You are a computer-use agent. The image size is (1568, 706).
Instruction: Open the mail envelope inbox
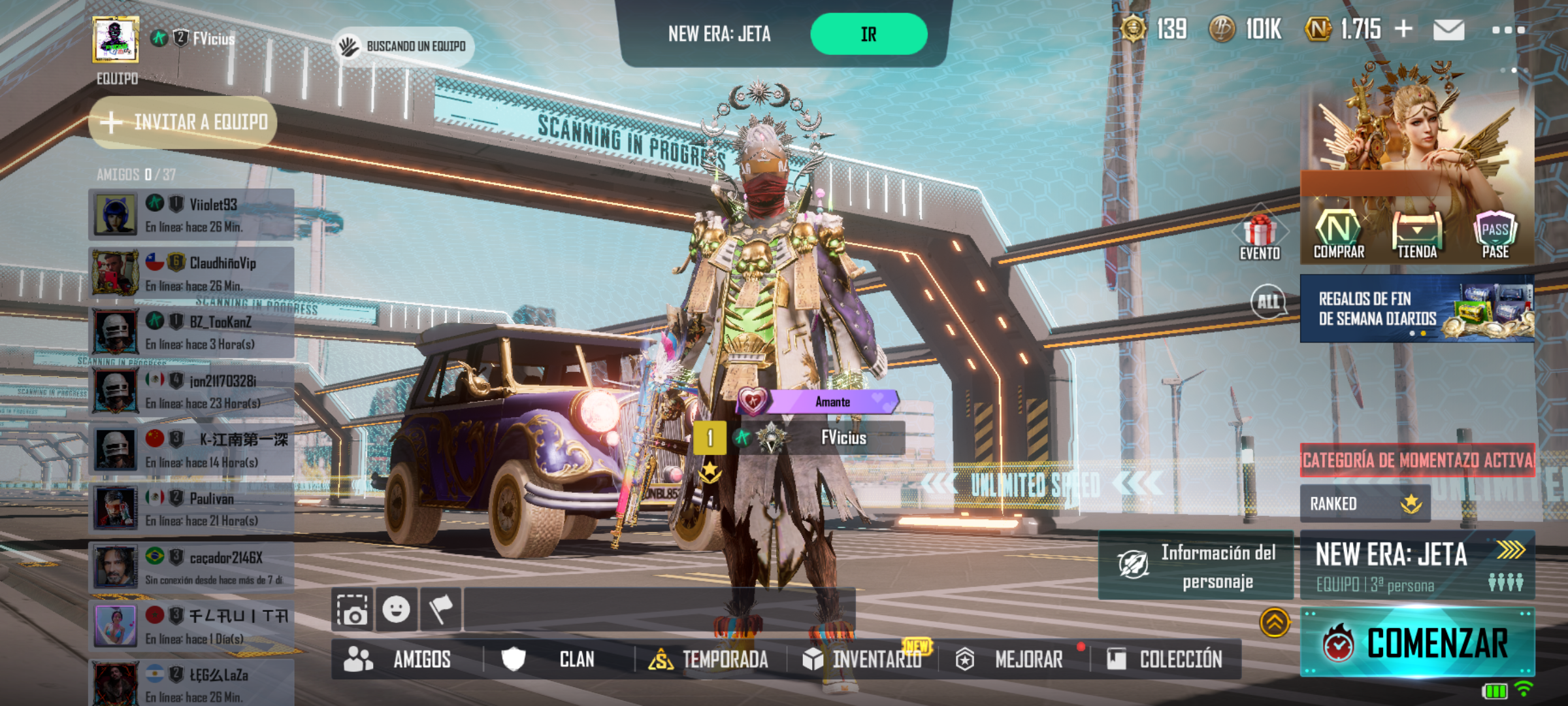1448,30
